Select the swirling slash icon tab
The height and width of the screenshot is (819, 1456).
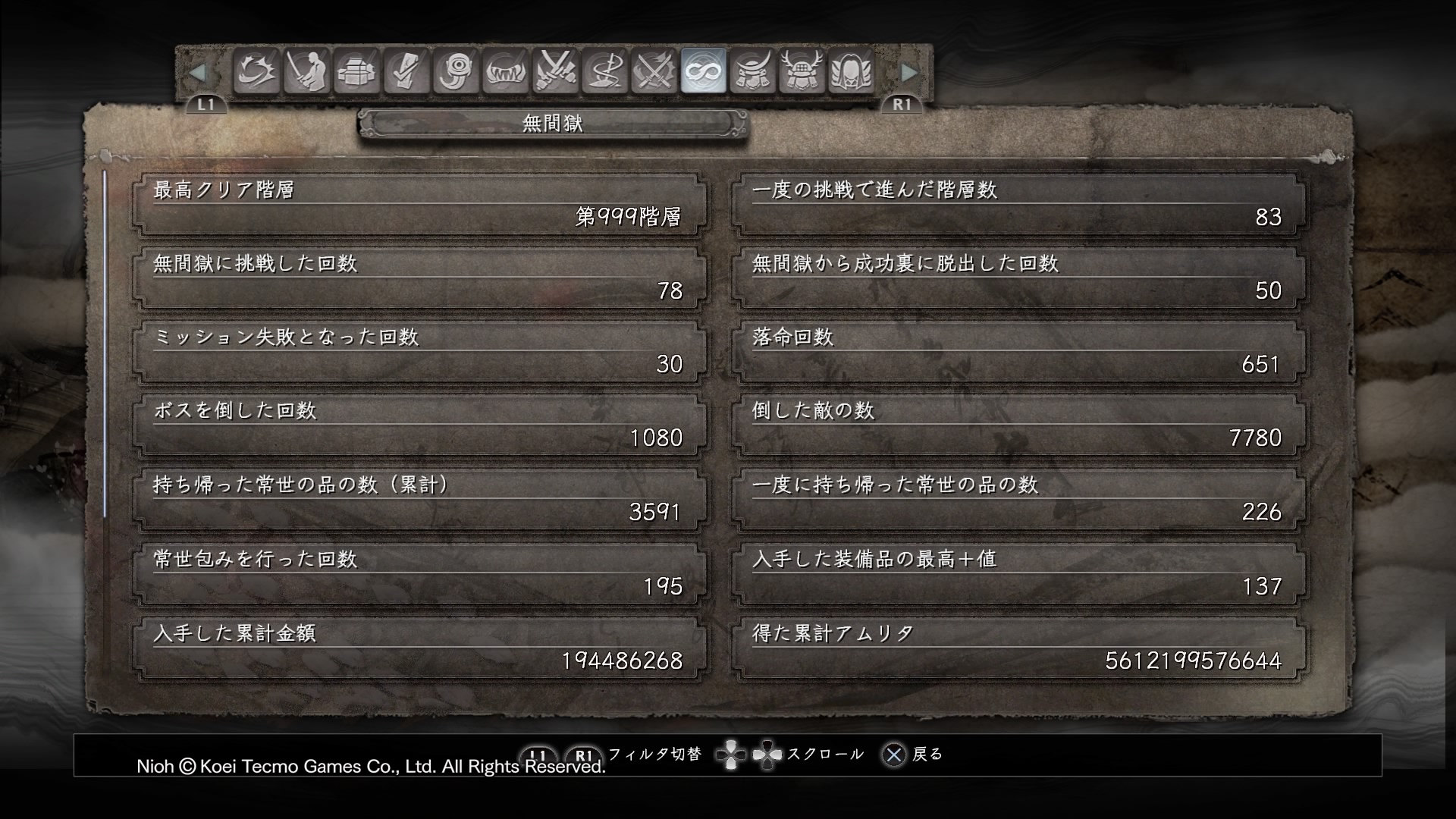256,72
